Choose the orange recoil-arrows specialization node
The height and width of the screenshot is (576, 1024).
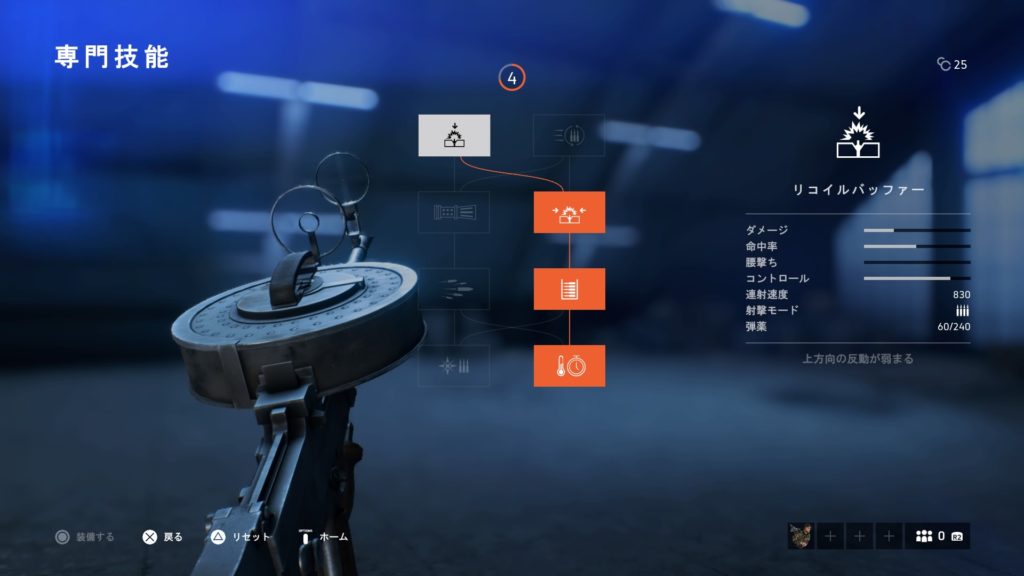pyautogui.click(x=569, y=212)
